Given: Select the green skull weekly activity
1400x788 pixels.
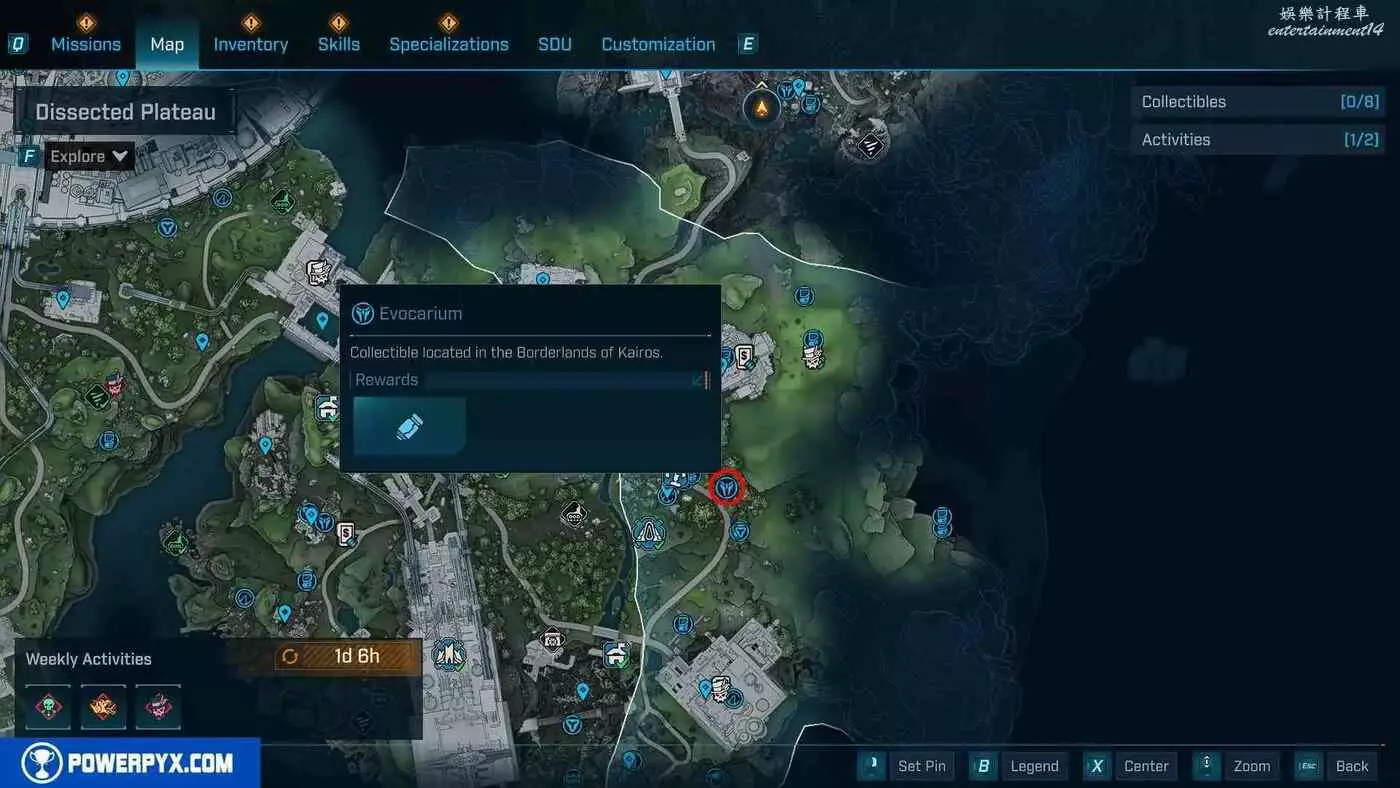Looking at the screenshot, I should coord(48,707).
